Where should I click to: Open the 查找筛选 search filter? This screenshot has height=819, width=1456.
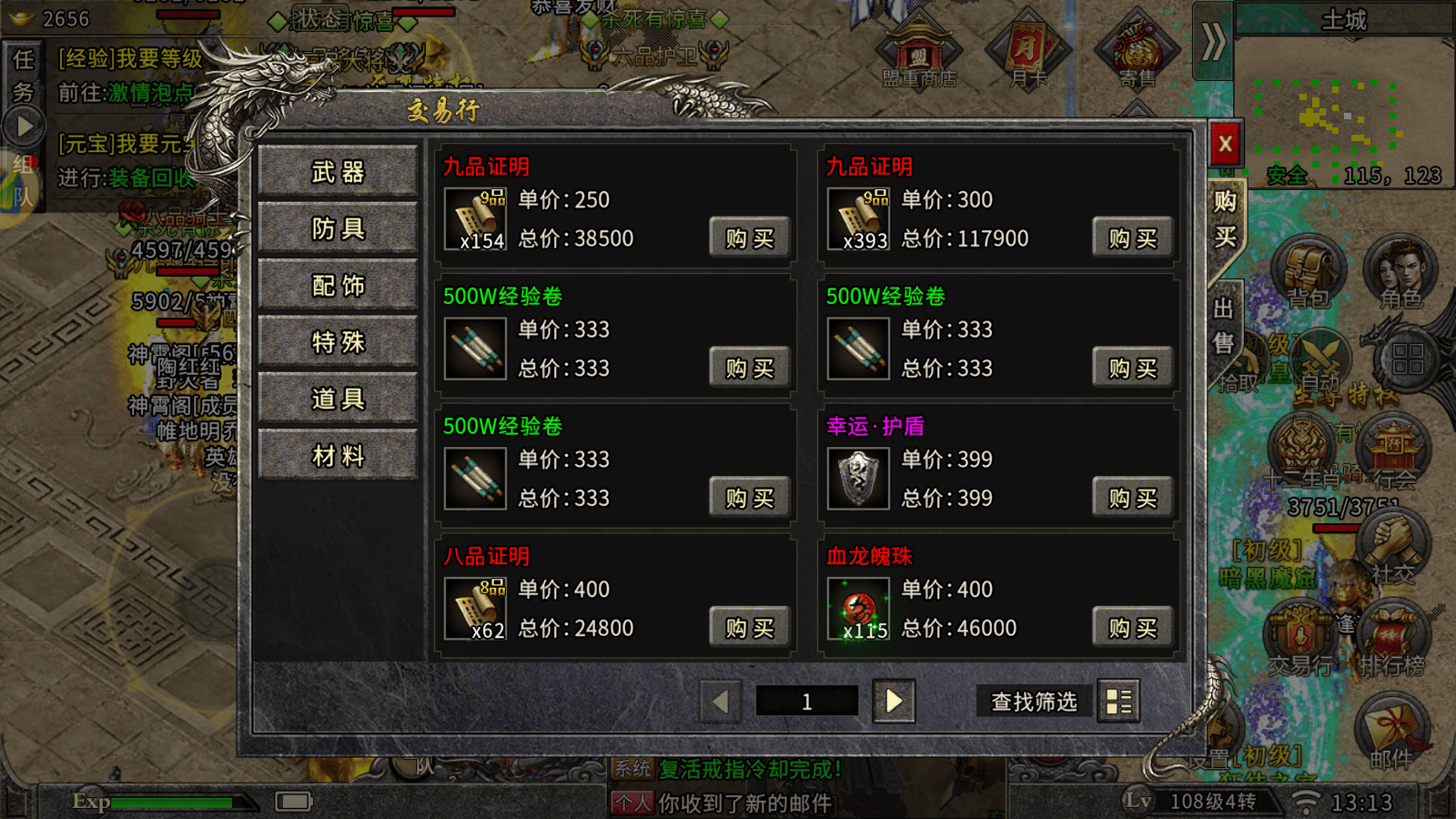[1034, 702]
